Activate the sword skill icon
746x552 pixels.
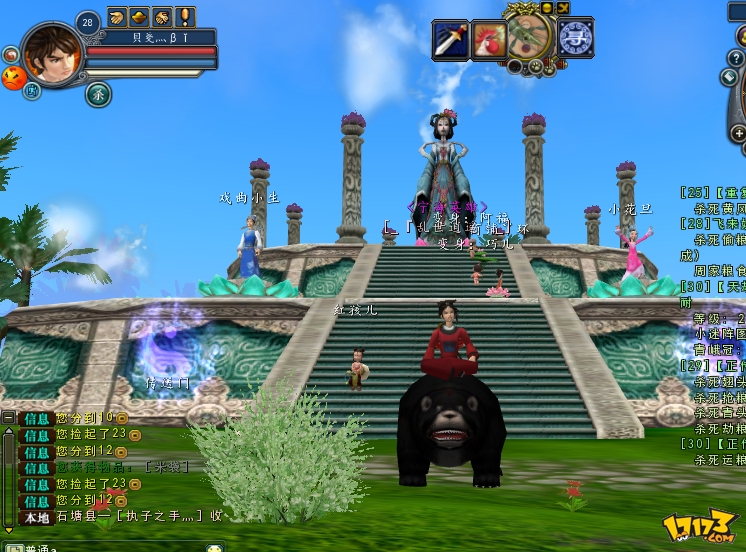(x=450, y=39)
